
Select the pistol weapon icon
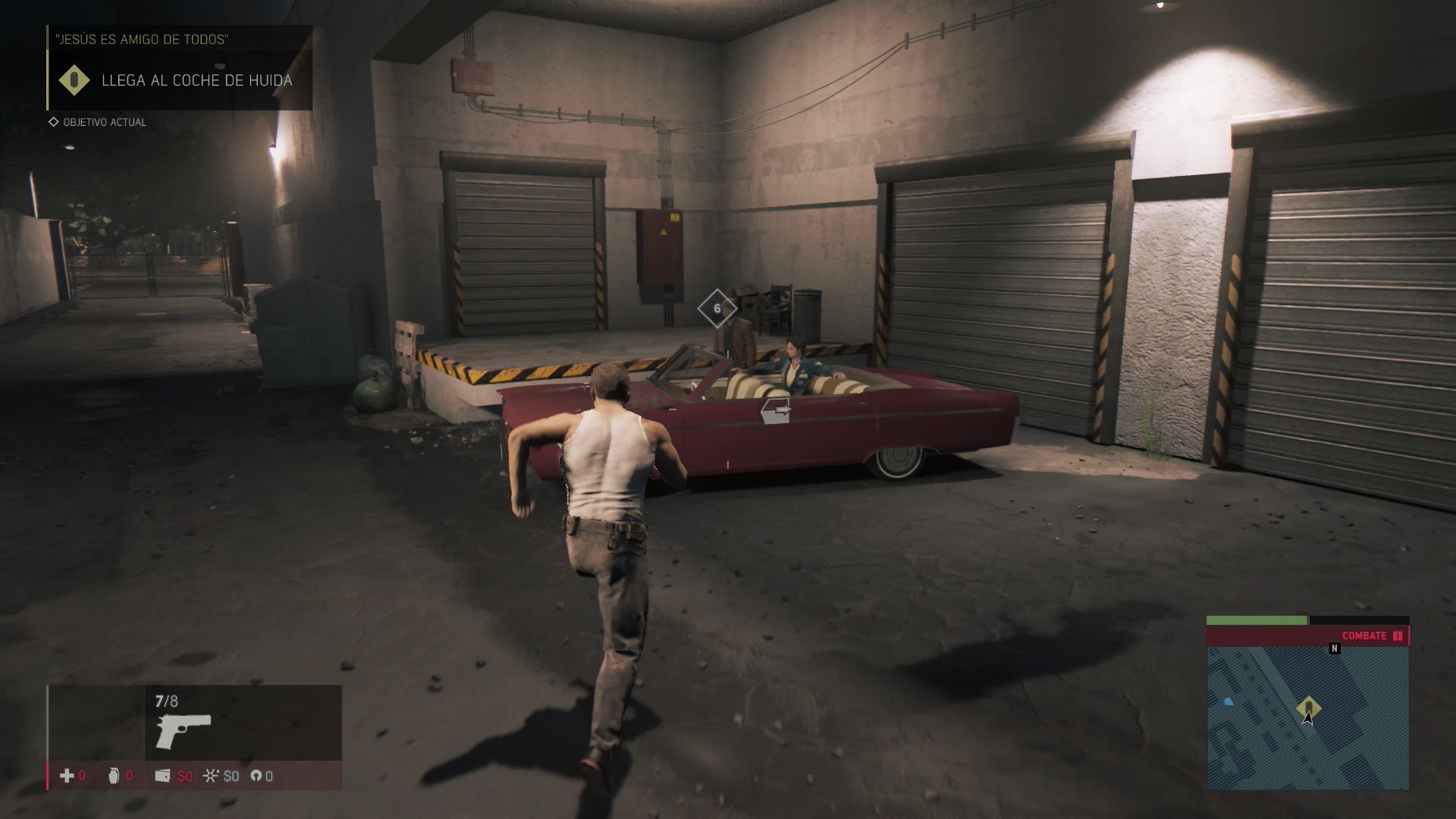coord(184,730)
